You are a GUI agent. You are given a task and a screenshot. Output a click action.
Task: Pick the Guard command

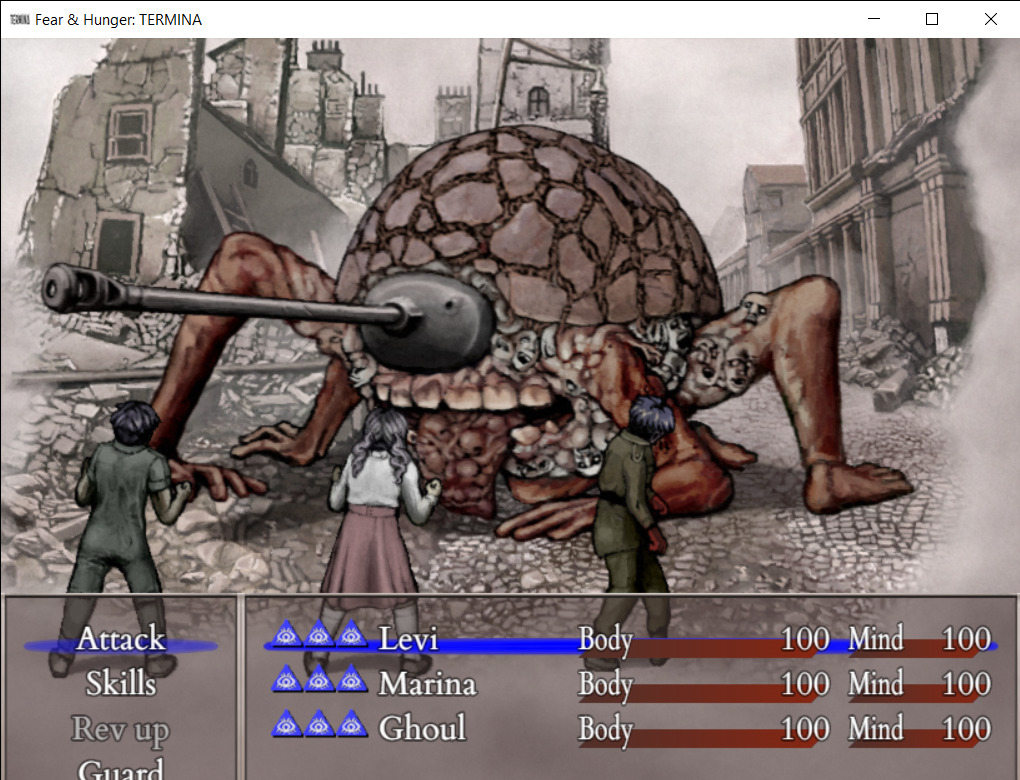(x=121, y=768)
